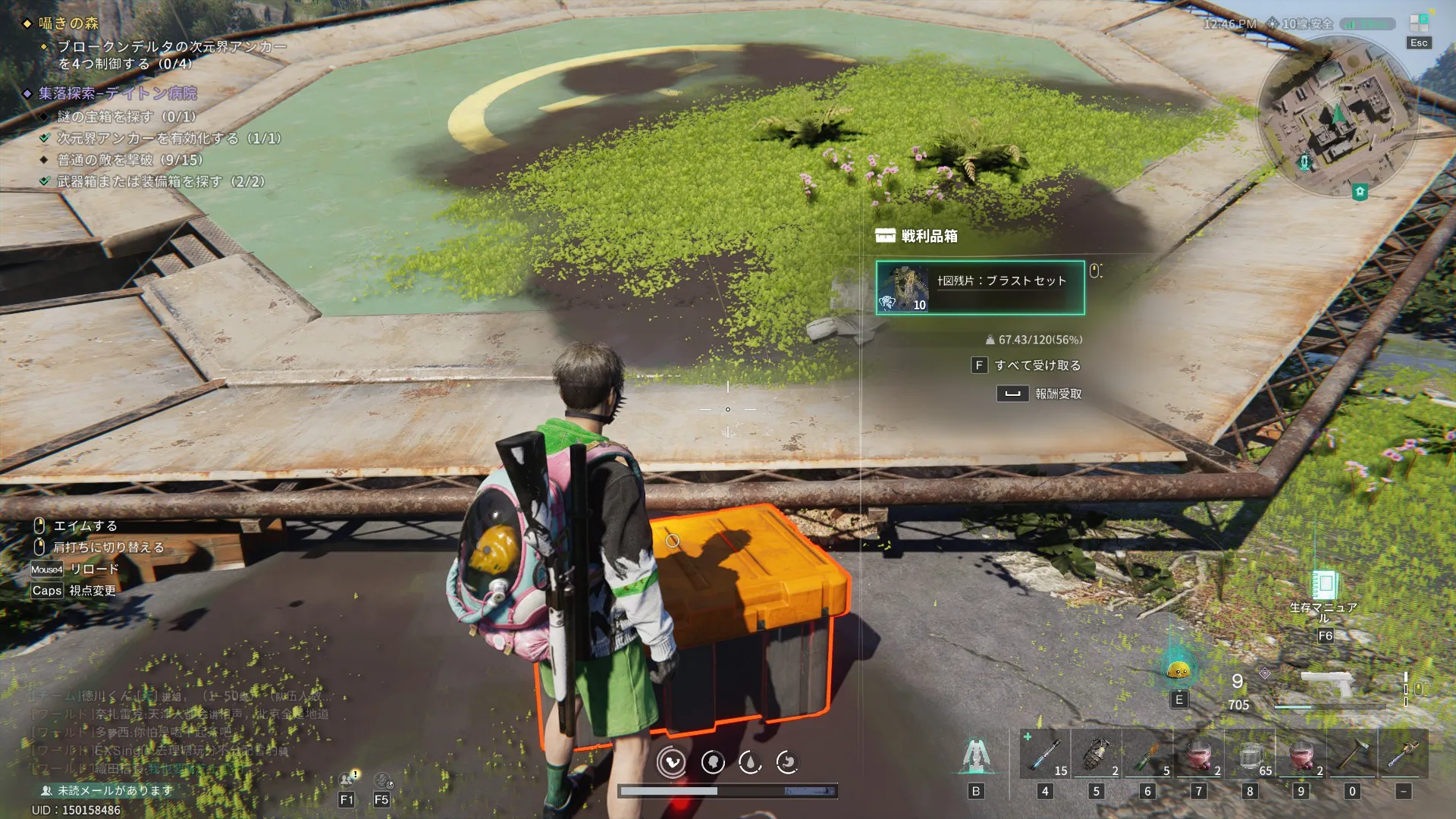1456x819 pixels.
Task: Take all loot with すべて受け取る
Action: 1026,366
